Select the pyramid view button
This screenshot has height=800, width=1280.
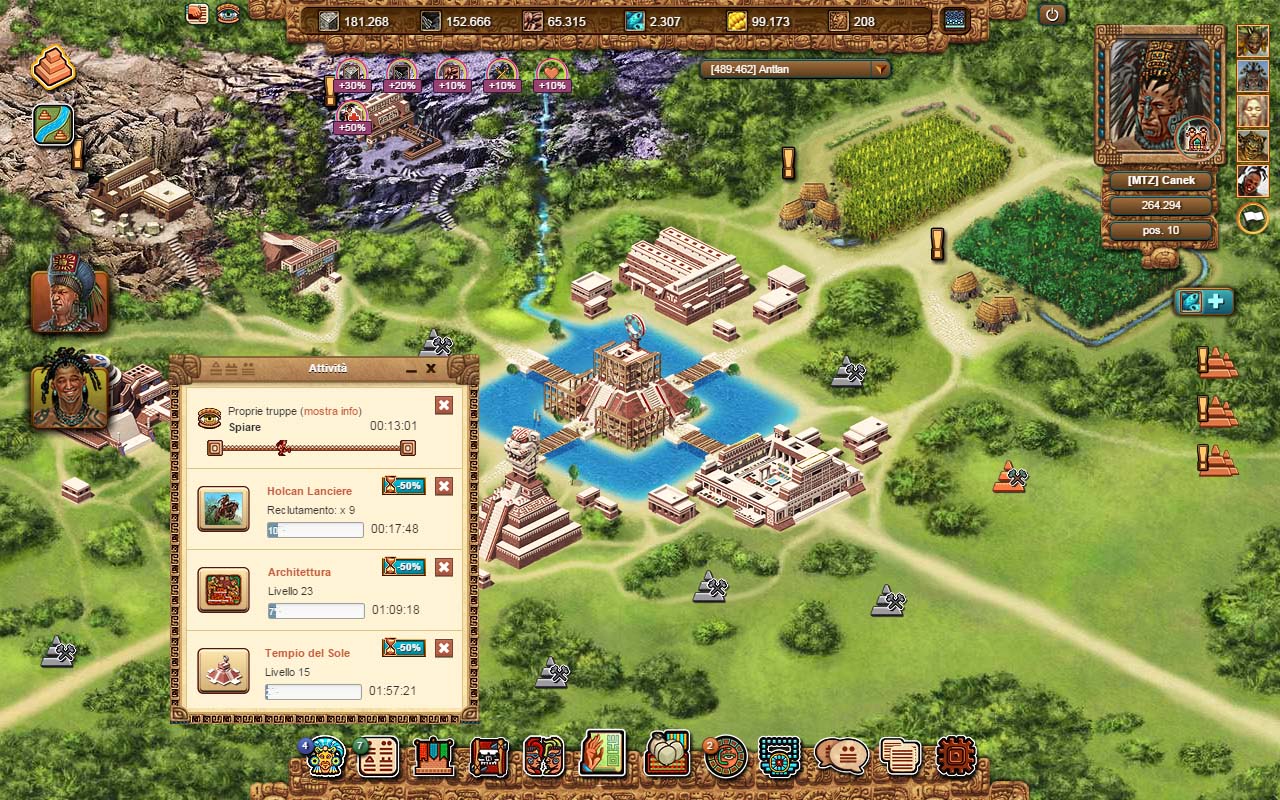pos(53,68)
